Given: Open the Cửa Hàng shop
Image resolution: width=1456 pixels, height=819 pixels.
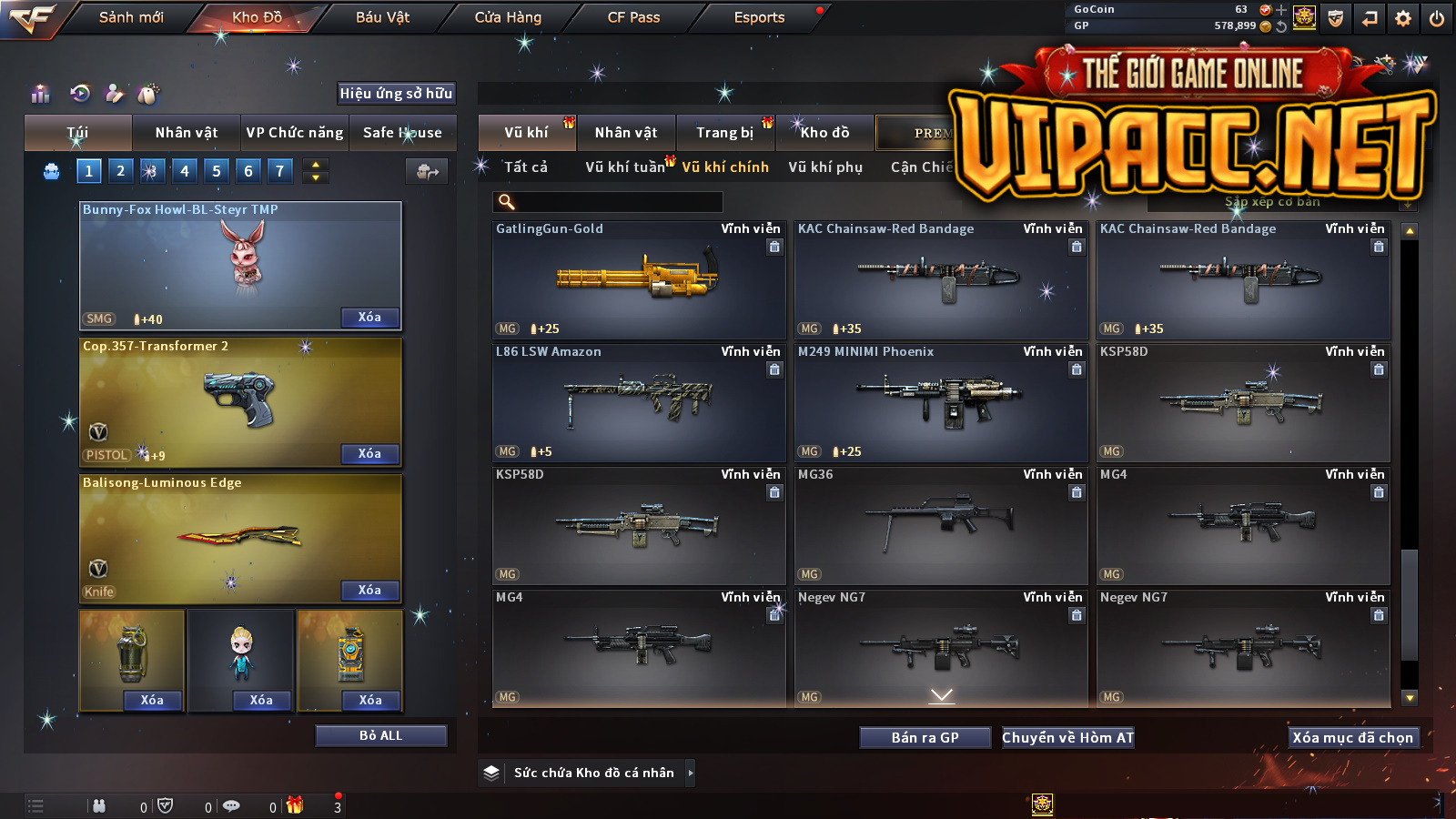Looking at the screenshot, I should 508,17.
